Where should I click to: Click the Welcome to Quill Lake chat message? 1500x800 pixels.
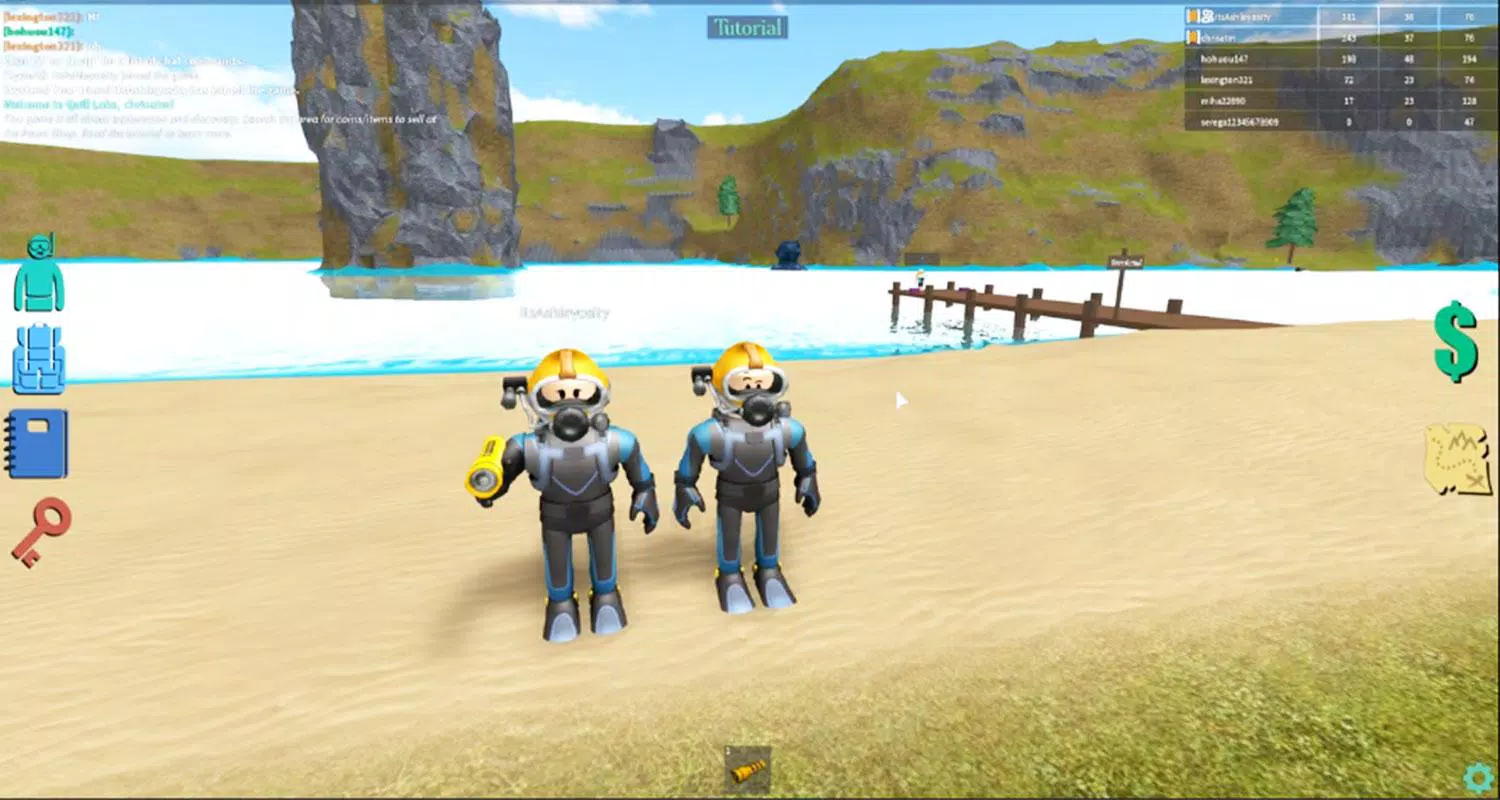[x=90, y=104]
